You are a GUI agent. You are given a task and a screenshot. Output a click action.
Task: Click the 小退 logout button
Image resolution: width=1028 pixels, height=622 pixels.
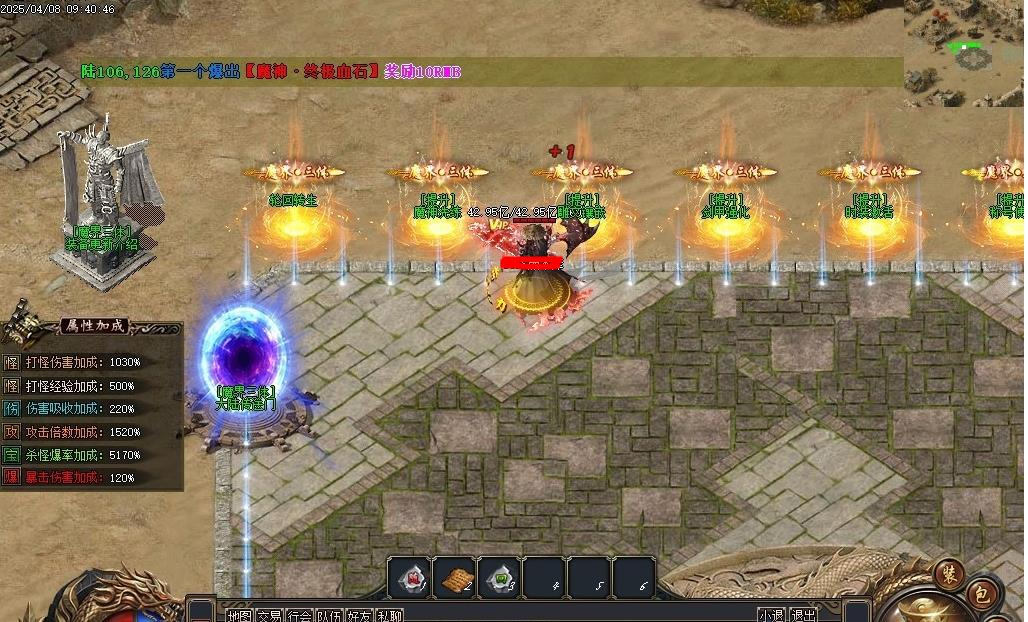click(x=771, y=615)
